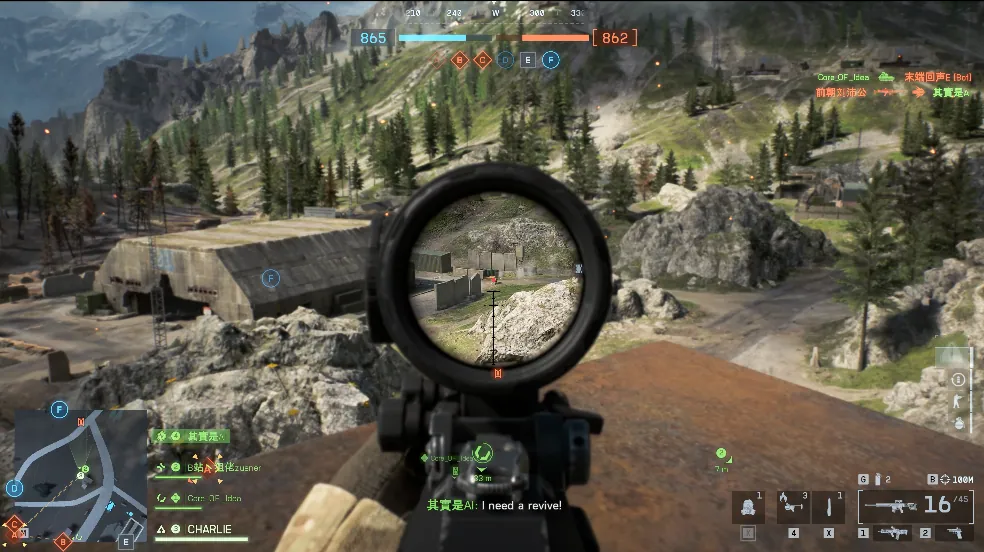Click the soldier stance icon on the right-side bar
984x552 pixels.
tap(958, 400)
